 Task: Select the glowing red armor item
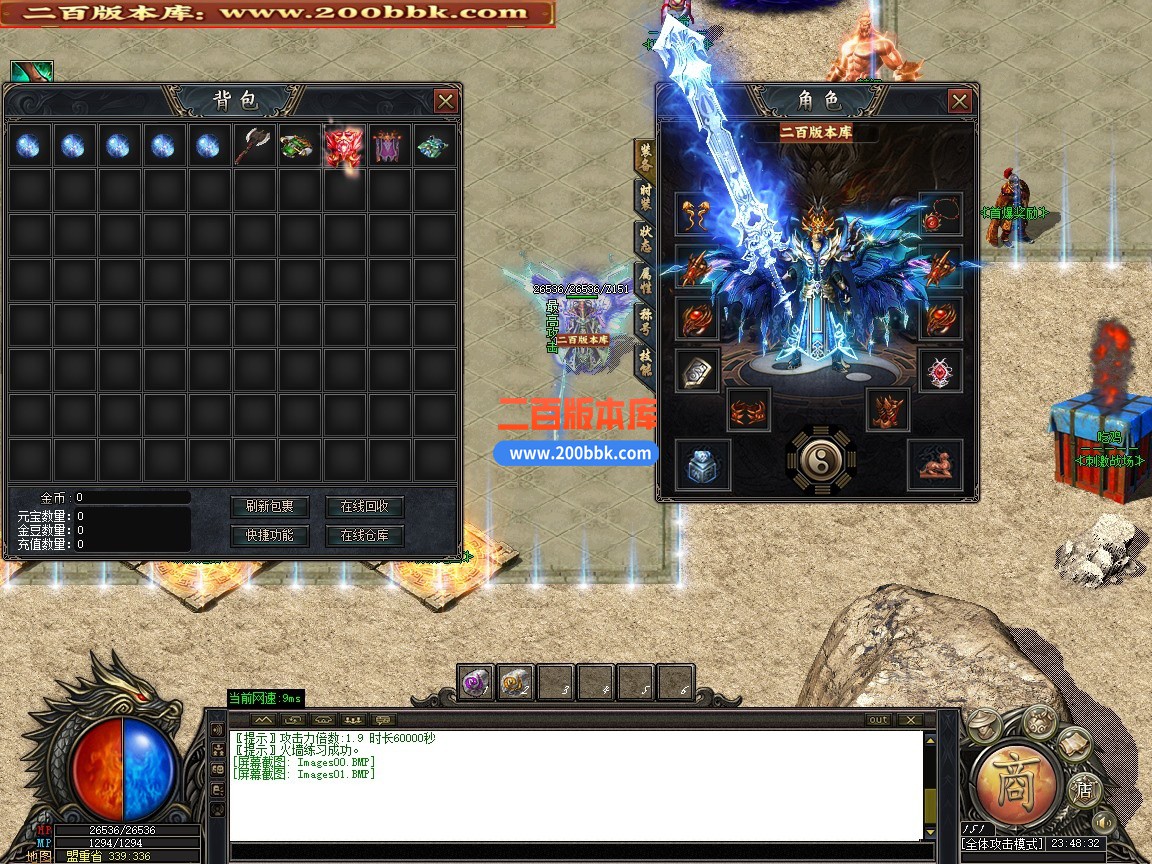[343, 146]
